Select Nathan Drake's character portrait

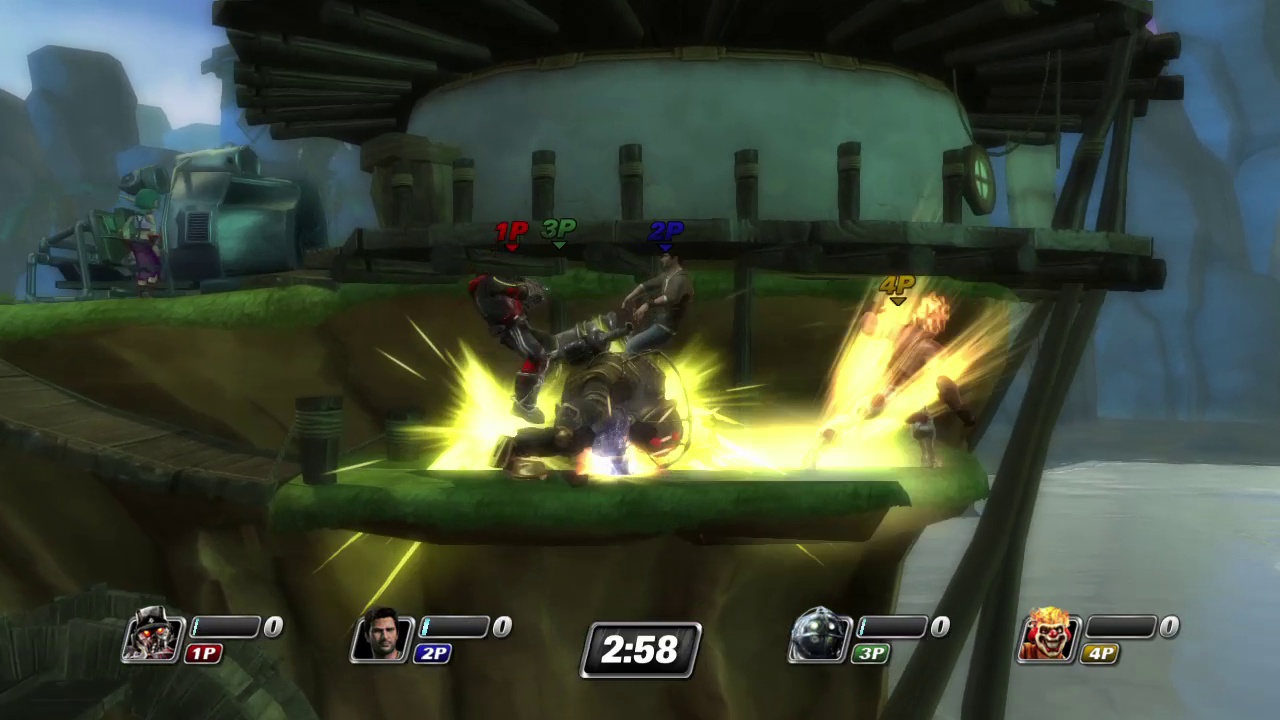click(382, 637)
